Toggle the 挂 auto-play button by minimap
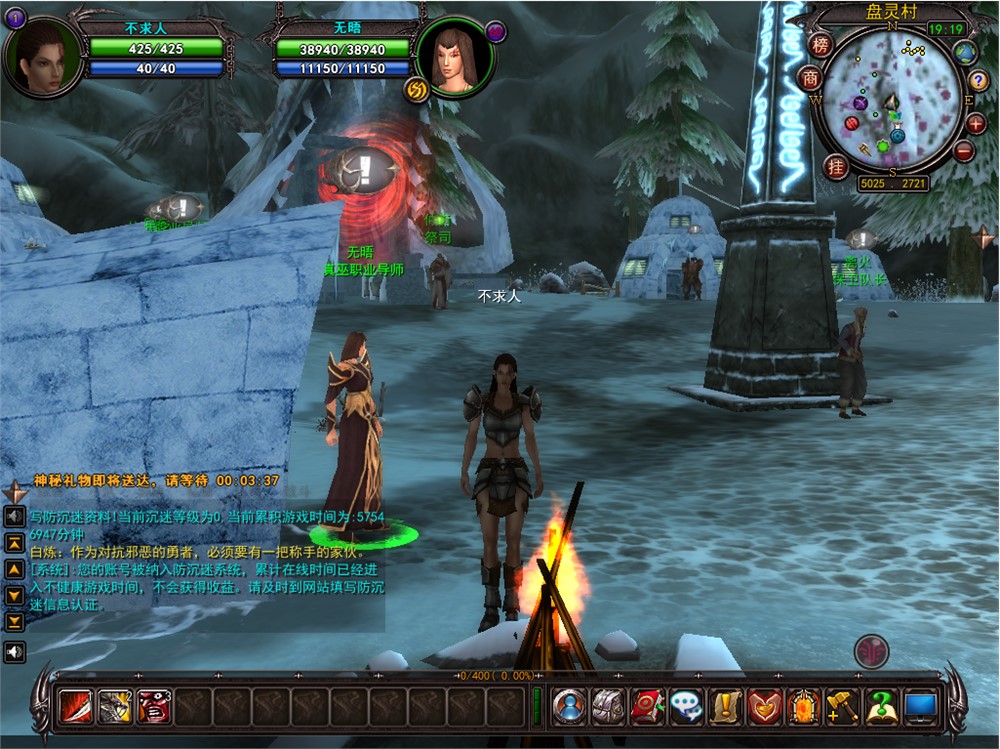This screenshot has height=749, width=1000. tap(836, 166)
